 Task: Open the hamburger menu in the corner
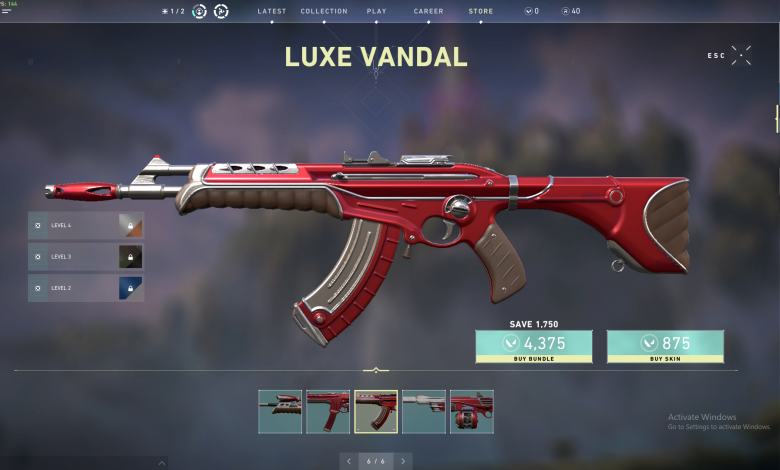7,12
